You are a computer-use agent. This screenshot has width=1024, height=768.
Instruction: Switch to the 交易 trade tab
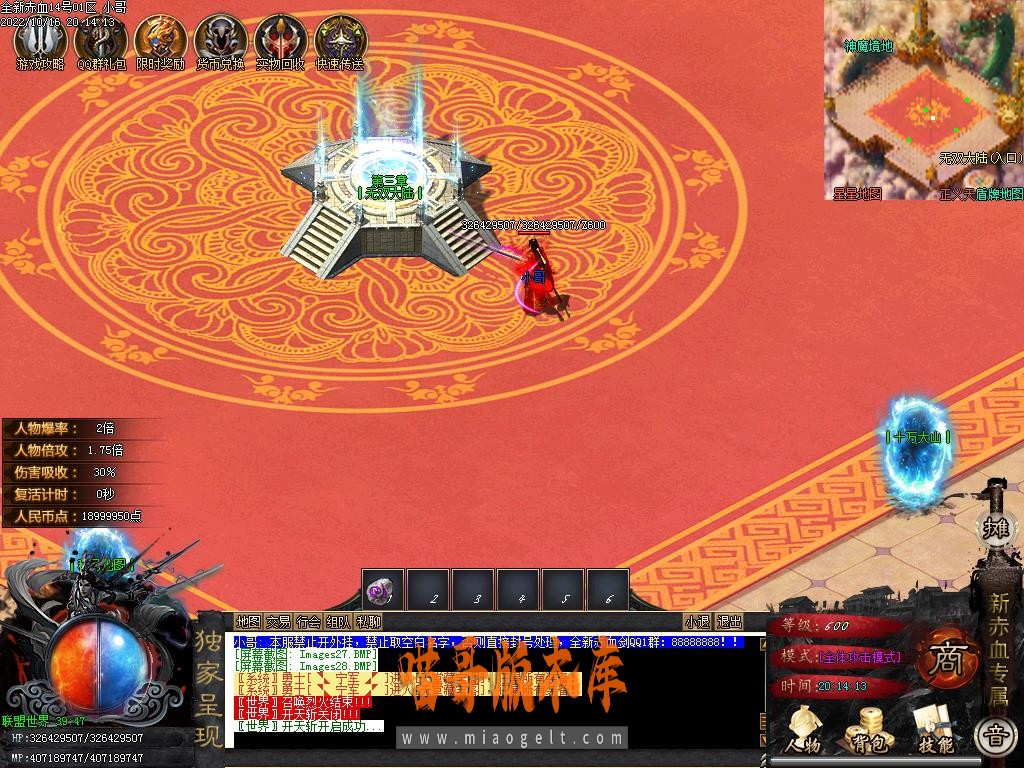(x=278, y=622)
